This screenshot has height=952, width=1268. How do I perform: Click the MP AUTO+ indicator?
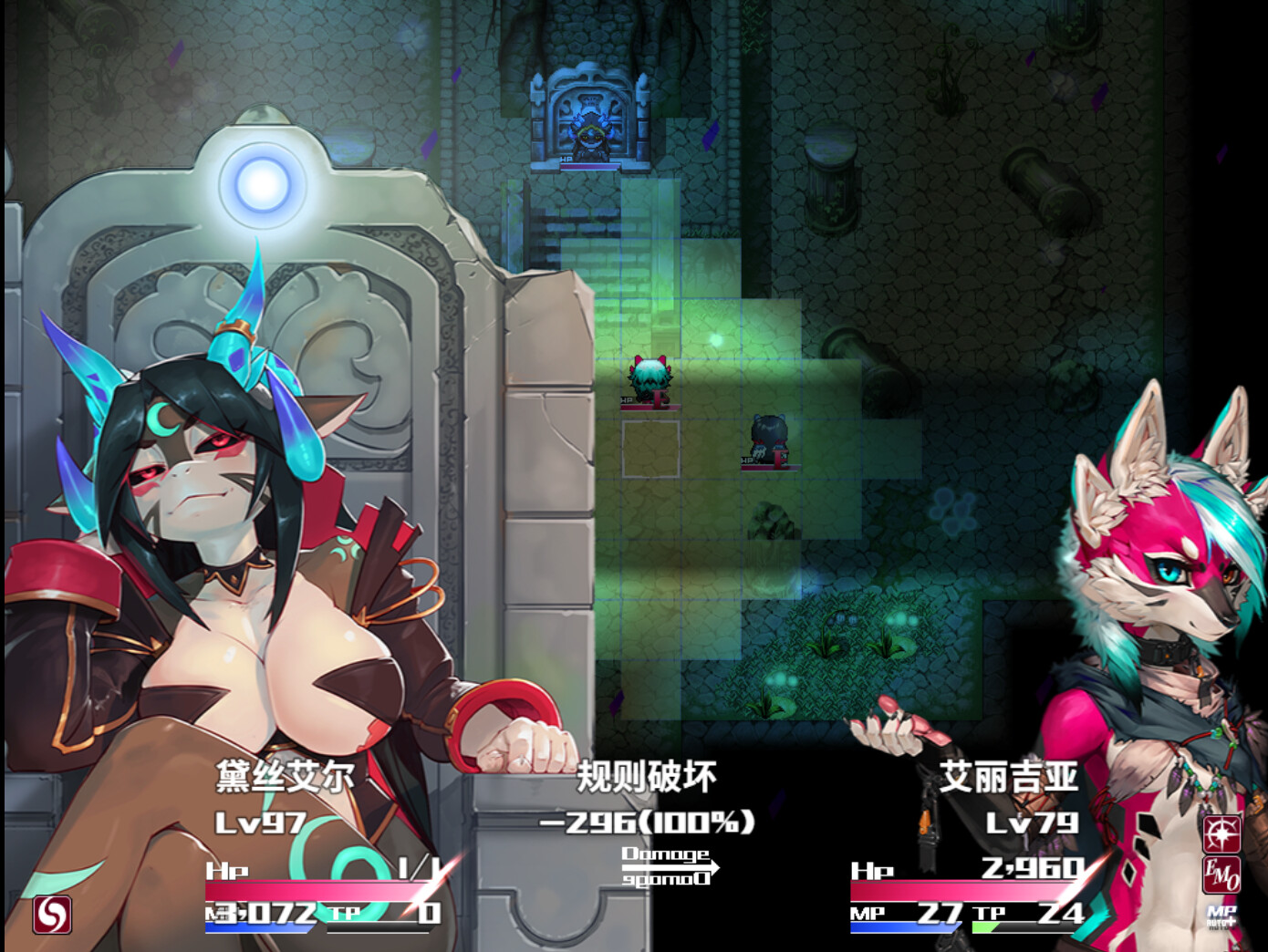click(1221, 914)
